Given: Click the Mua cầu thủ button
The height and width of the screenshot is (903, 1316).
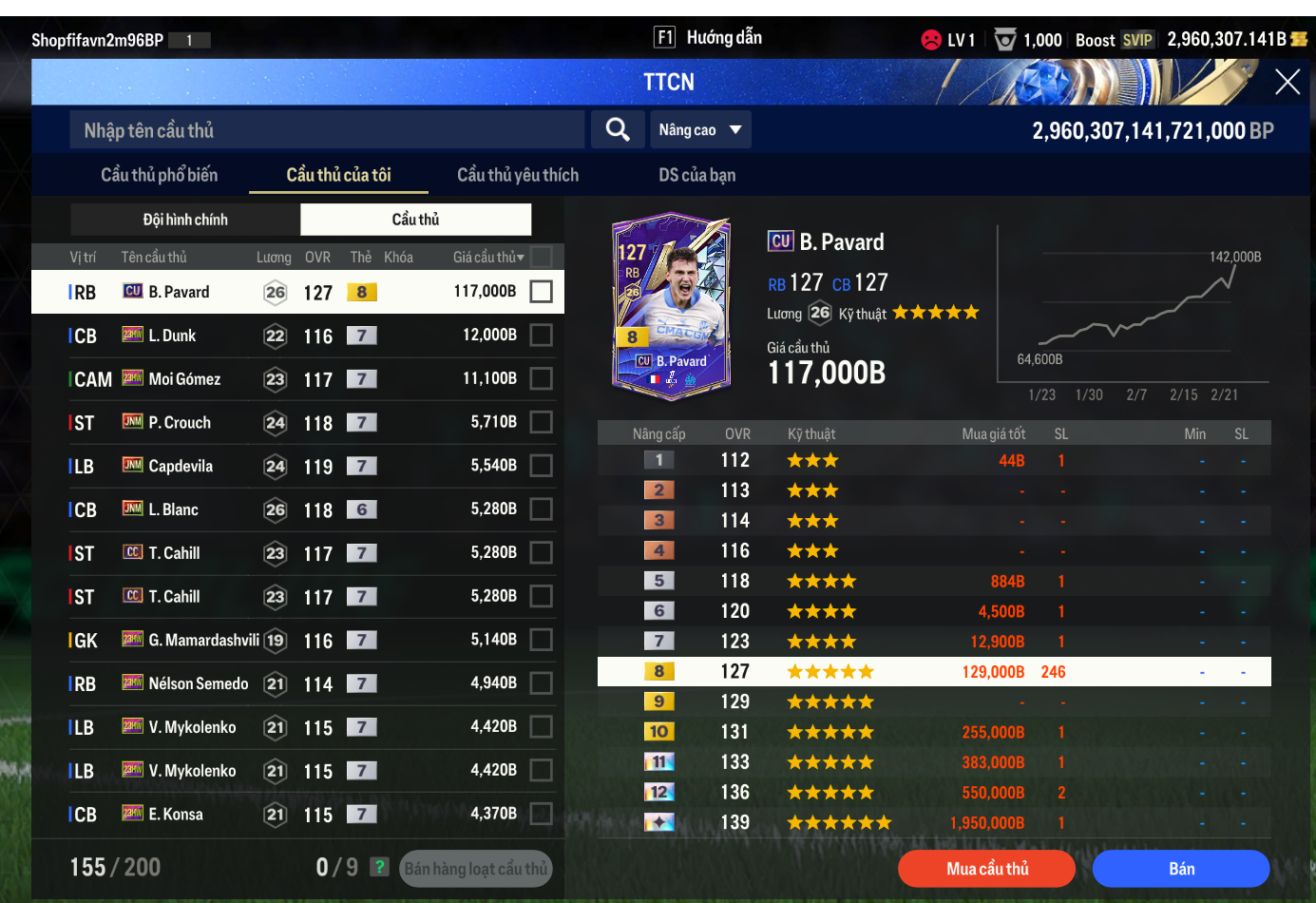Looking at the screenshot, I should coord(986,869).
